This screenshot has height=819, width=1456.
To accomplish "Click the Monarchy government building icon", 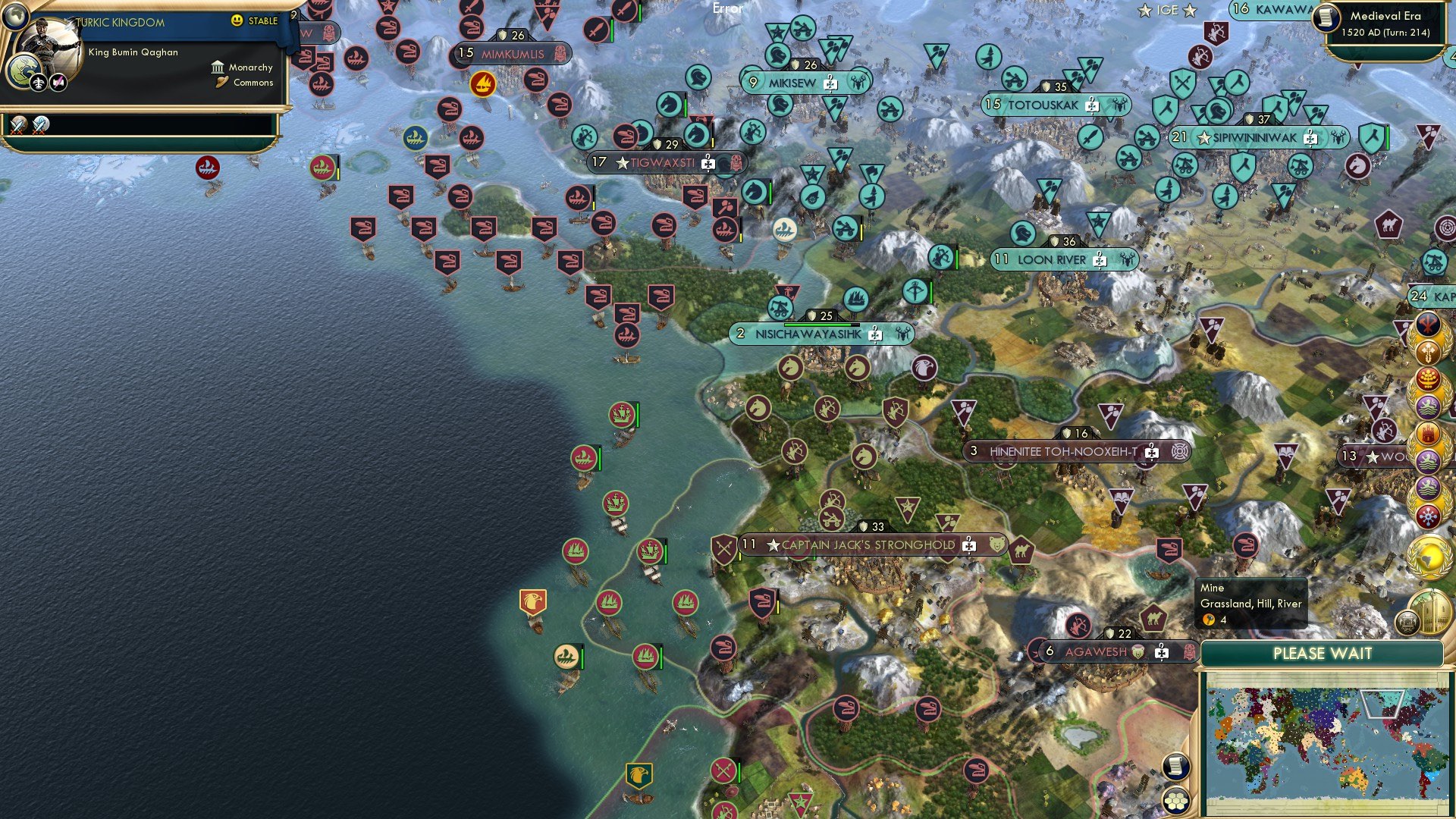I will pos(218,67).
